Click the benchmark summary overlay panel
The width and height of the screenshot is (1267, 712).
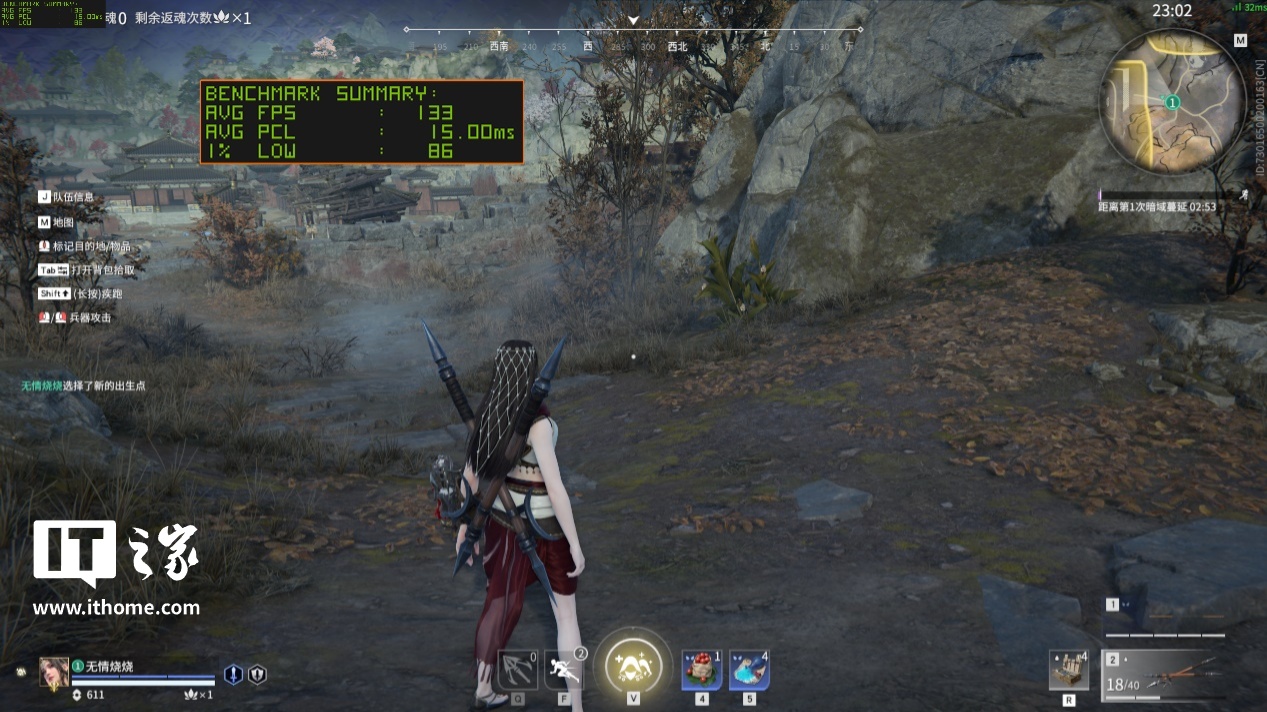361,122
